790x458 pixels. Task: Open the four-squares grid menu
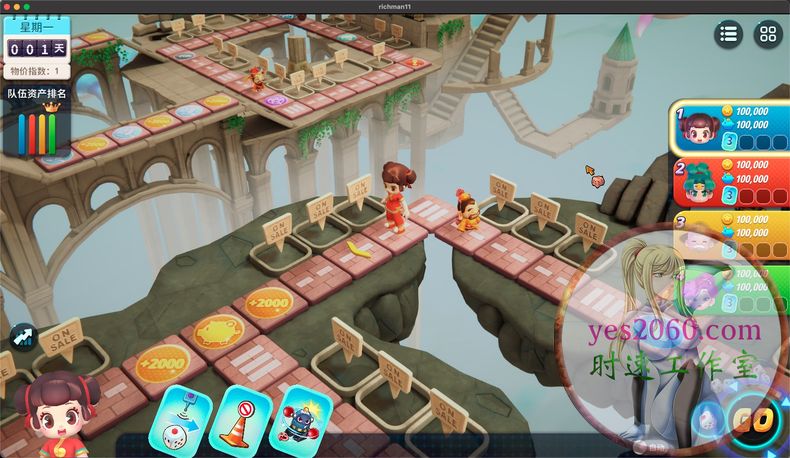coord(767,34)
